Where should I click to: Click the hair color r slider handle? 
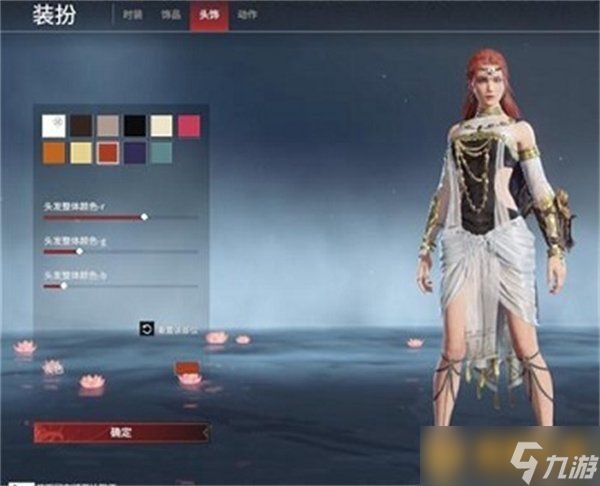144,216
